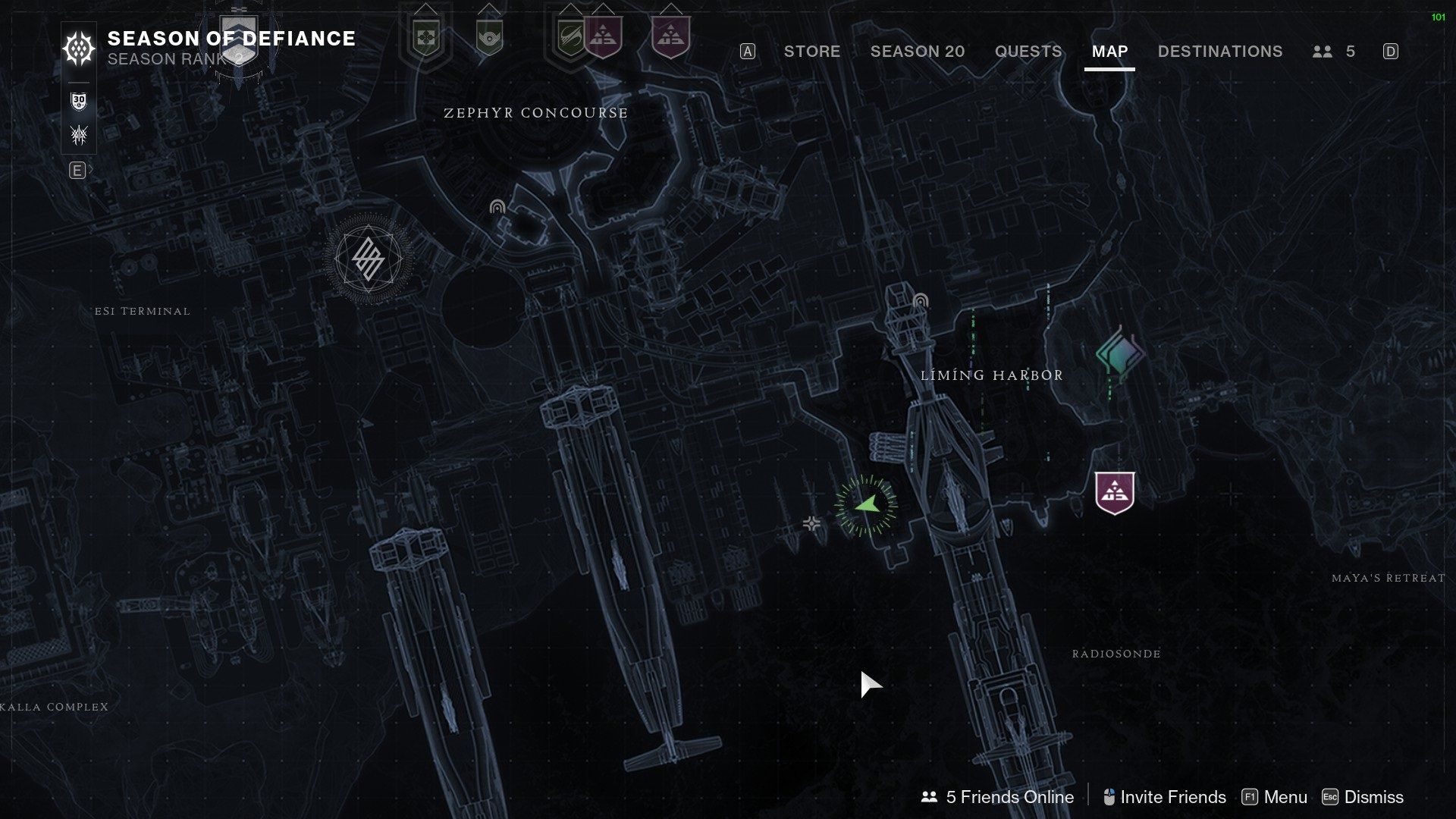This screenshot has height=819, width=1456.
Task: Click the circular faction seal west of Zephyr Concourse
Action: pyautogui.click(x=367, y=259)
